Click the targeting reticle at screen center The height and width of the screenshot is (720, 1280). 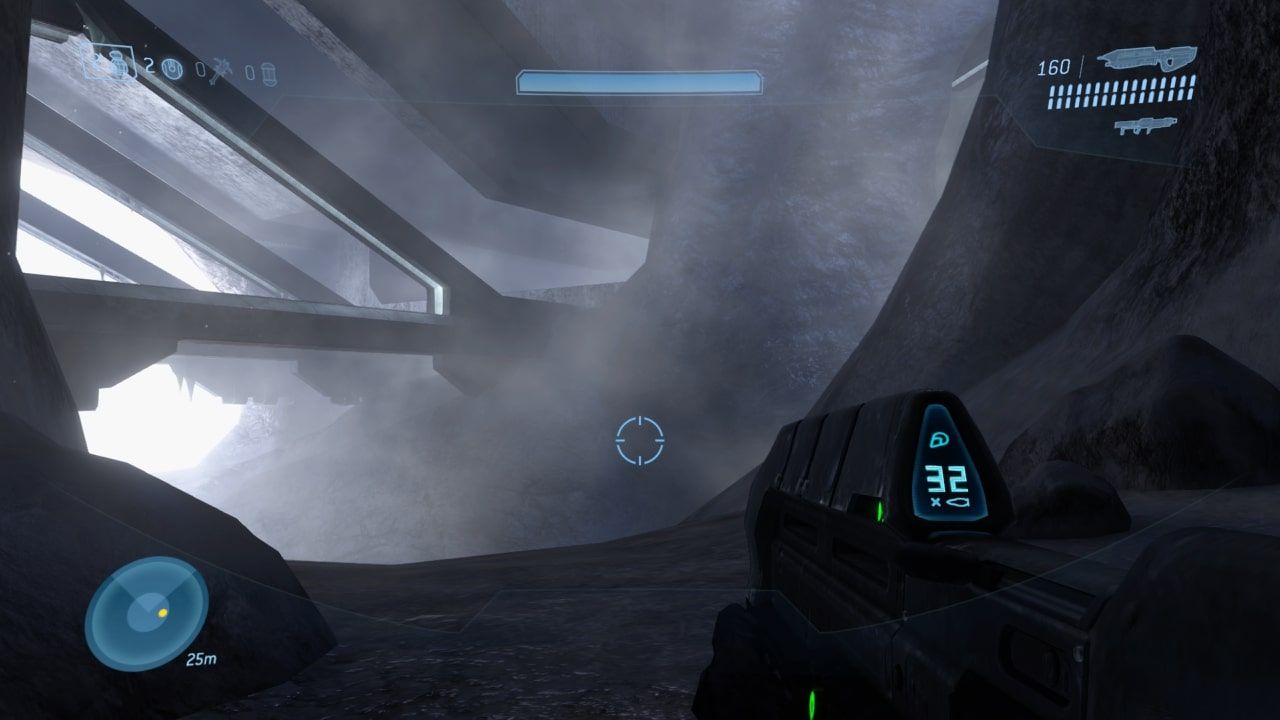coord(640,438)
